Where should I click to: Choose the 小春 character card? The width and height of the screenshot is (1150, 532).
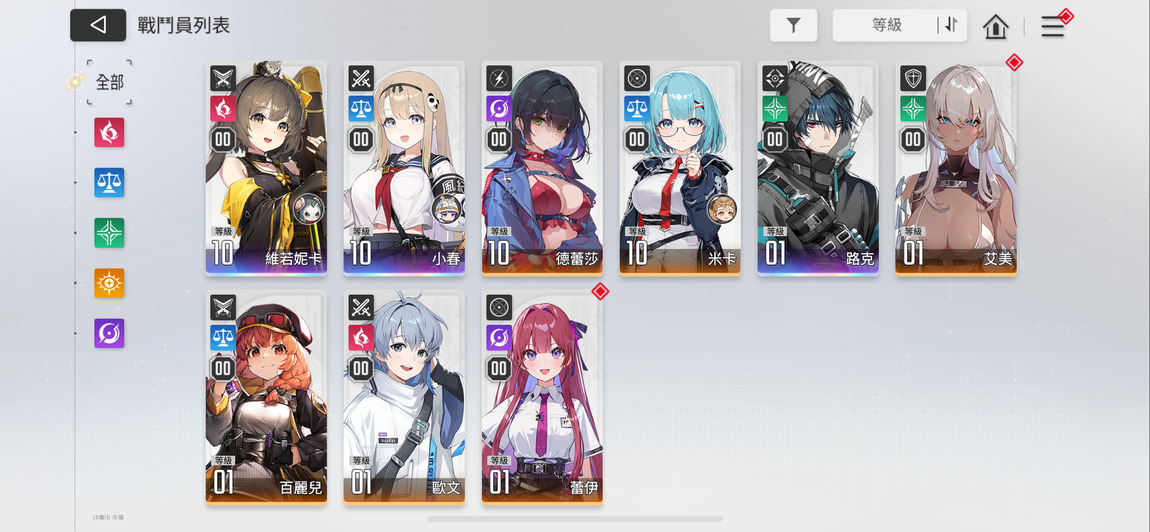pos(404,168)
